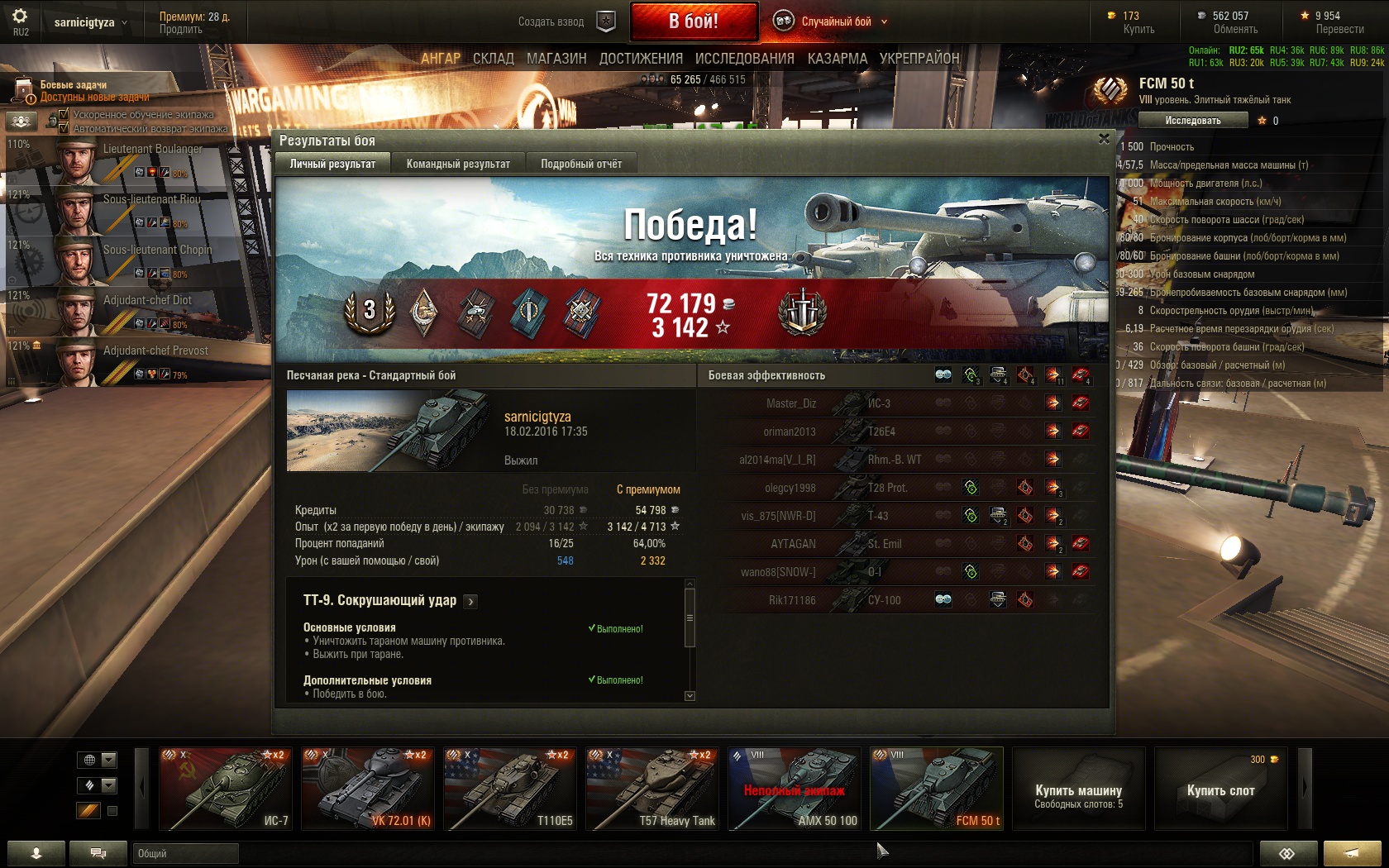The width and height of the screenshot is (1389, 868).
Task: Go to the МАГАЗИН section
Action: (556, 59)
